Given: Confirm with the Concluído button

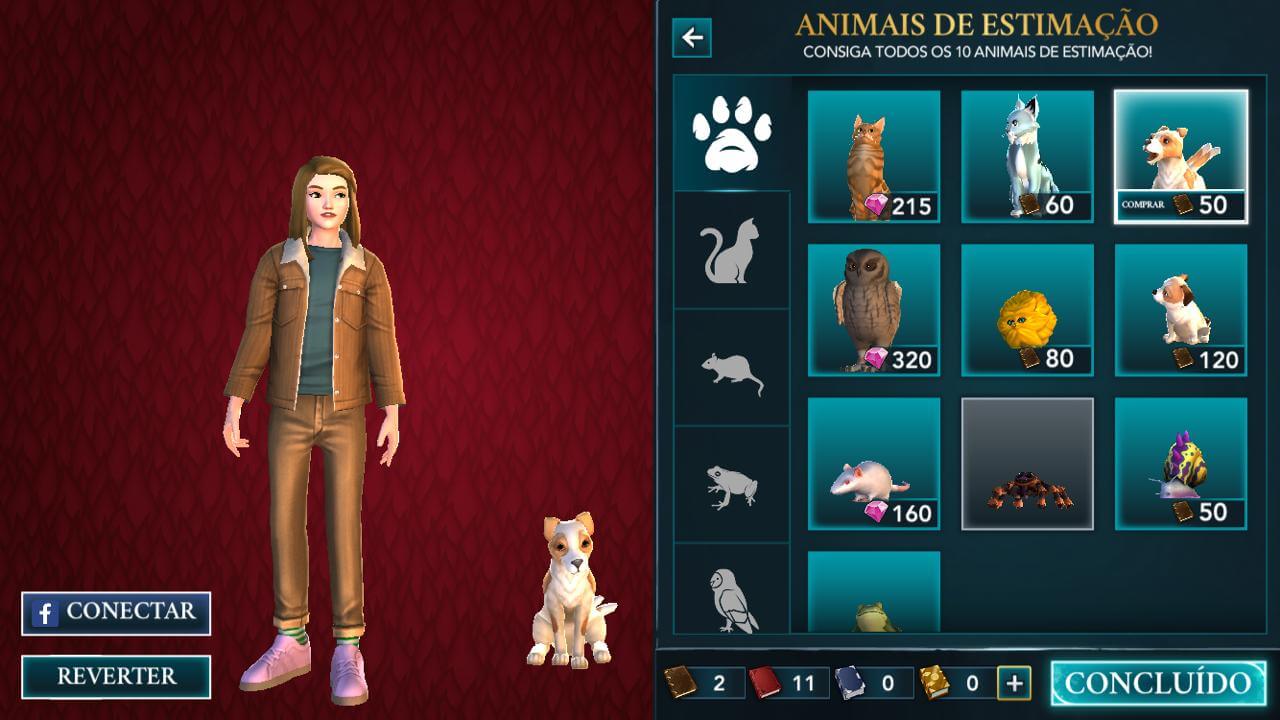Looking at the screenshot, I should click(x=1158, y=683).
